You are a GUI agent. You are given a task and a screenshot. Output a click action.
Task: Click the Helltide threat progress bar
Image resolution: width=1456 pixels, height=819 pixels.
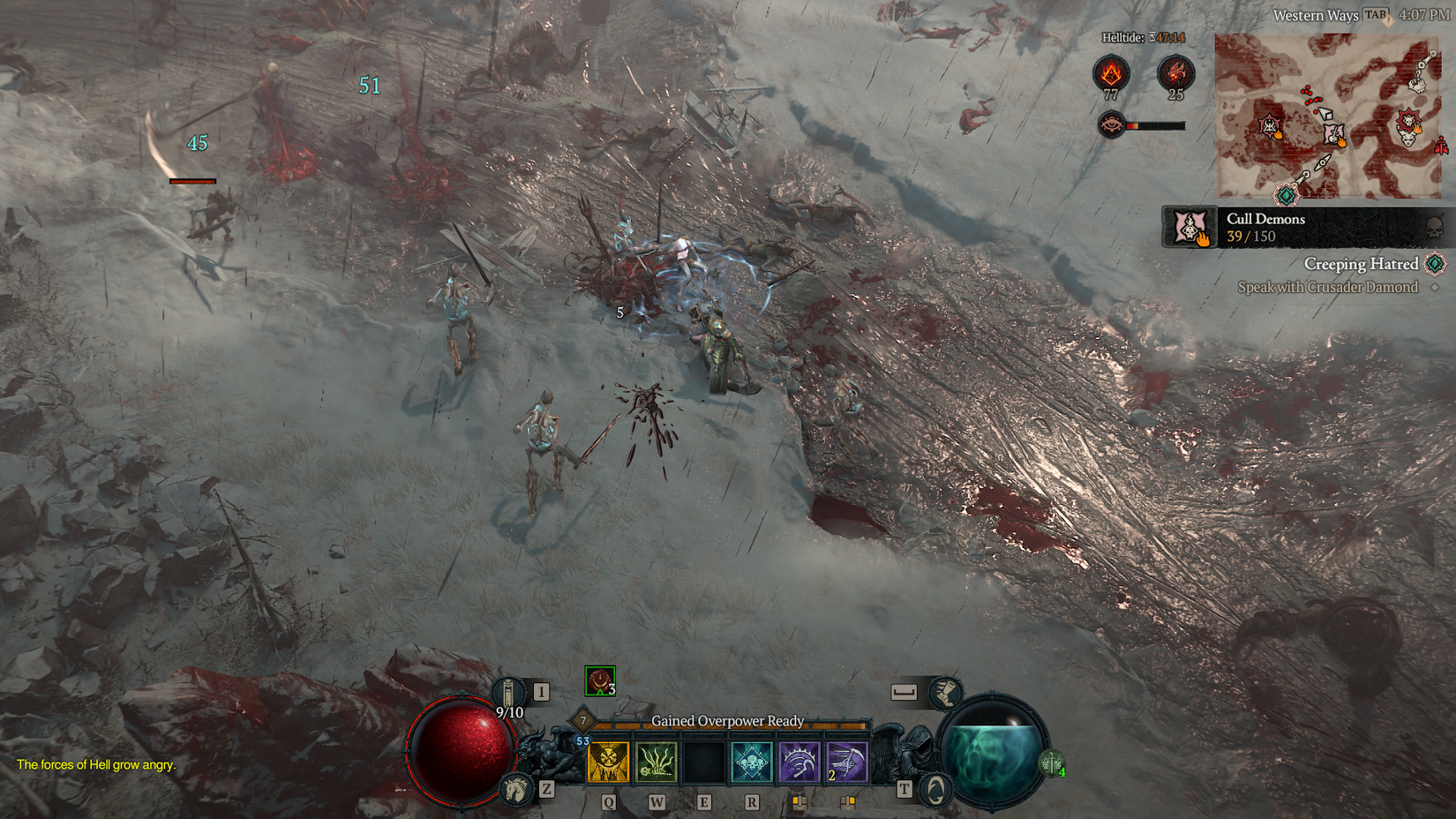(x=1156, y=127)
